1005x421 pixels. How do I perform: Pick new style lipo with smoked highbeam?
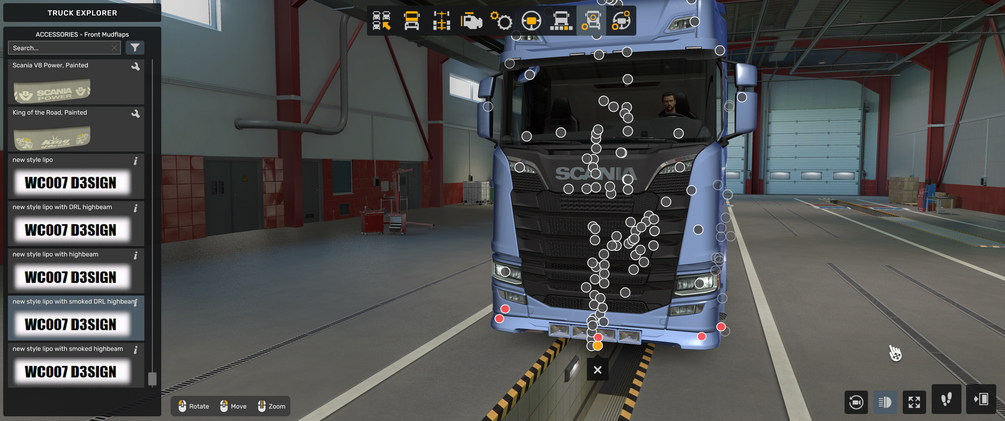[77, 366]
